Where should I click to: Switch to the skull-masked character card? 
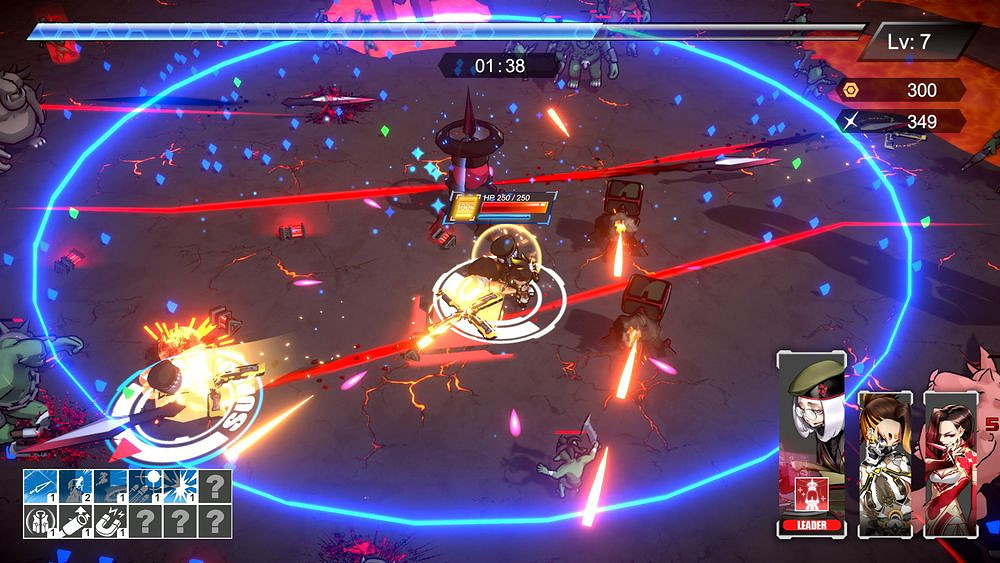[x=884, y=460]
